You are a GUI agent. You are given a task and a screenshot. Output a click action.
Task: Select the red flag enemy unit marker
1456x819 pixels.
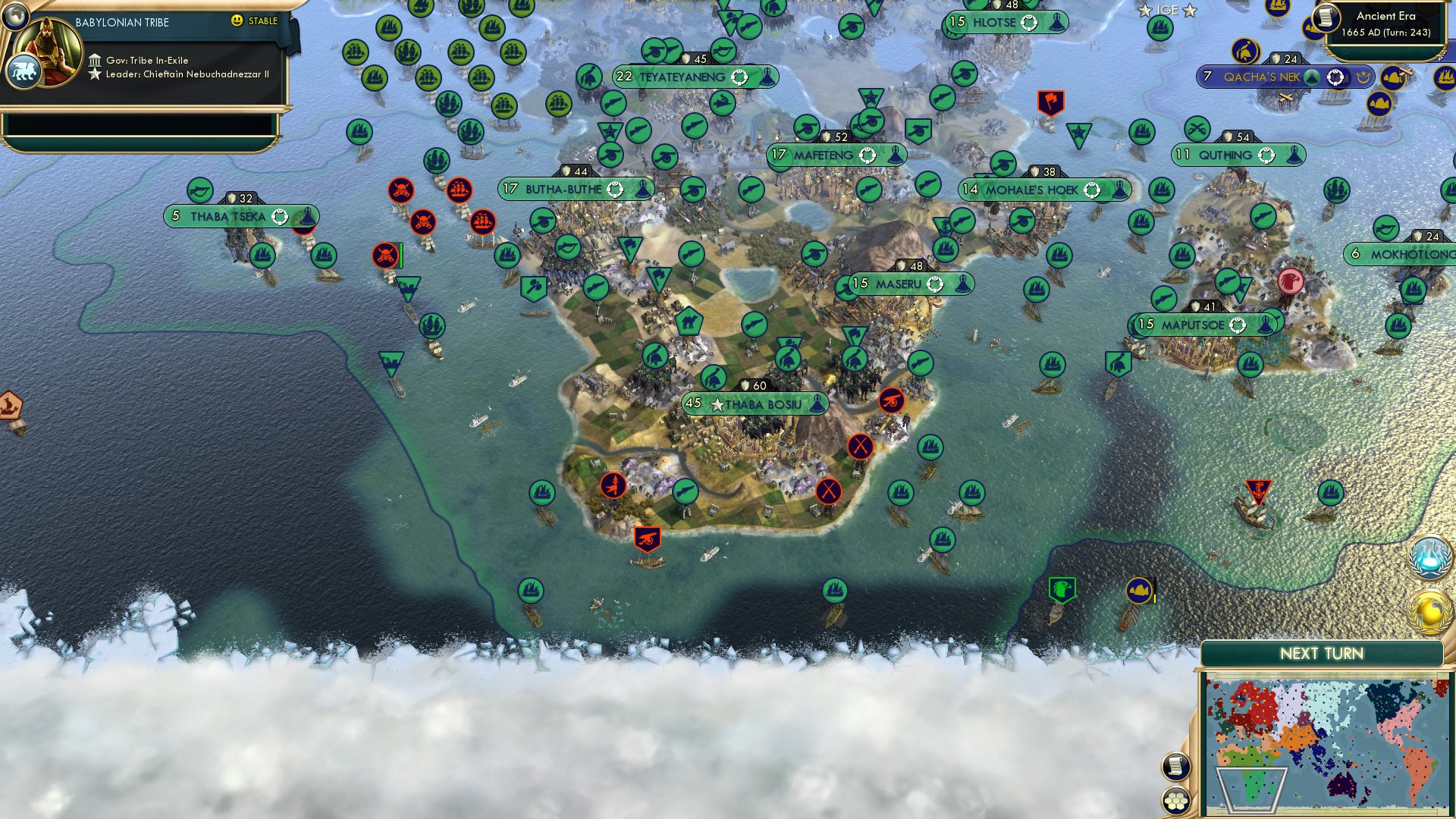click(x=1050, y=101)
